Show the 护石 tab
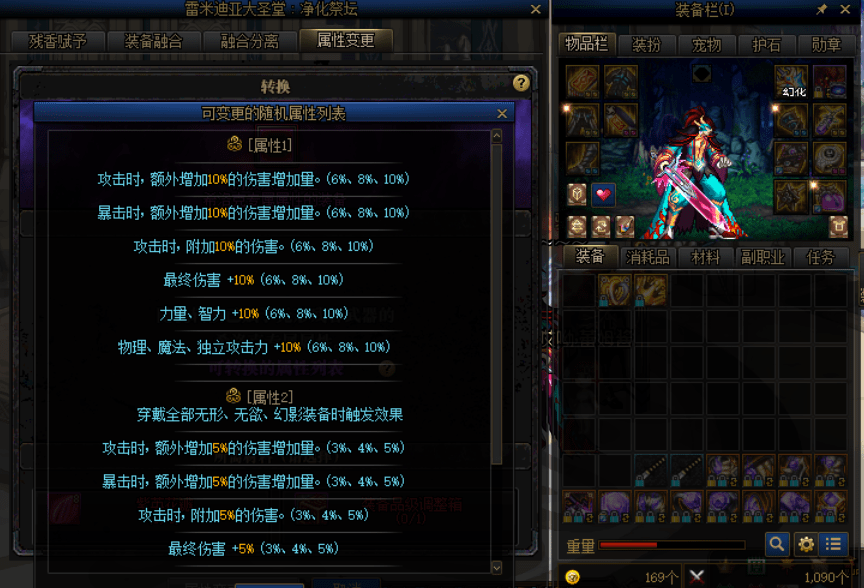864x588 pixels. (766, 45)
